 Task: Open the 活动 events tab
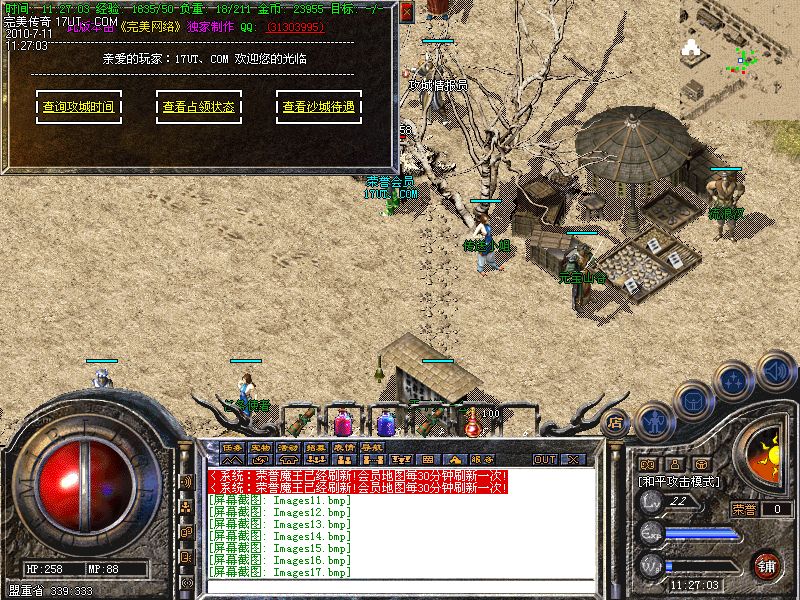pos(288,447)
